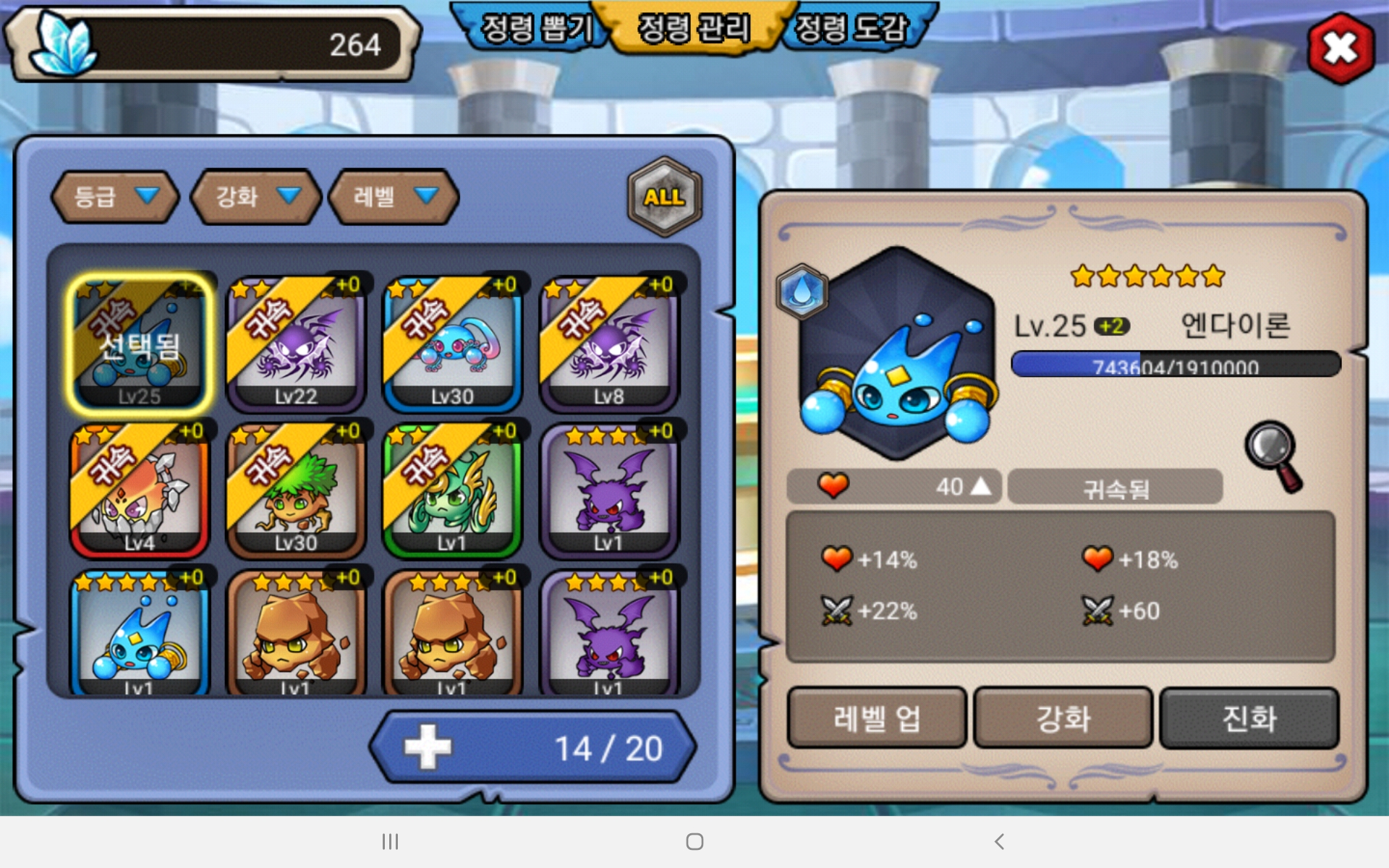Viewport: 1389px width, 868px height.
Task: Select the Lv1 green dragon spirit
Action: point(452,490)
